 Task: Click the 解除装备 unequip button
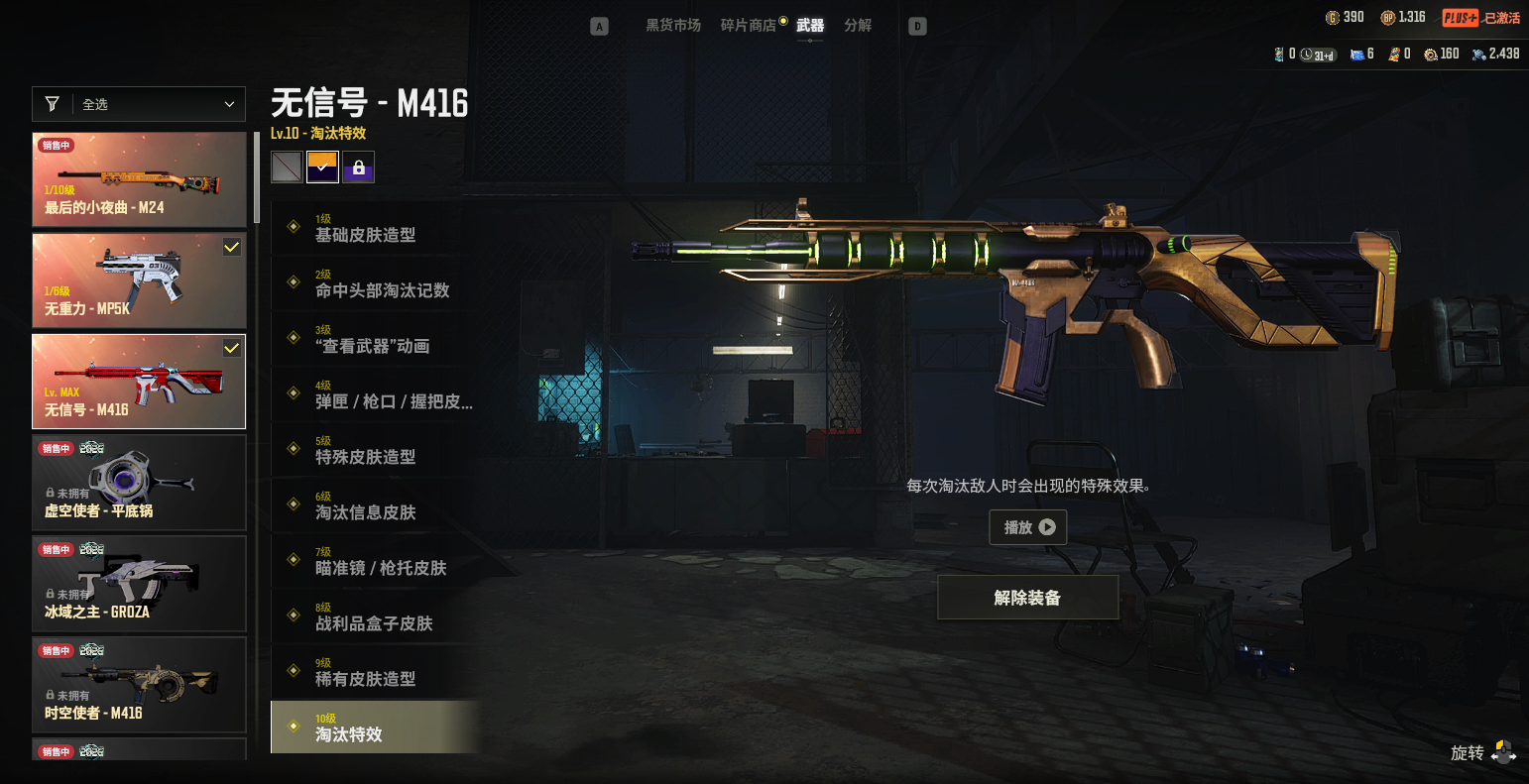coord(1027,598)
